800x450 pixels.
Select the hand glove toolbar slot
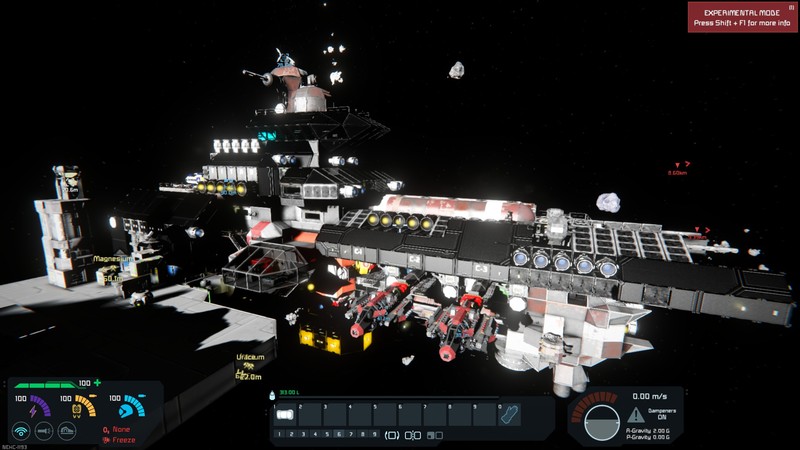tap(509, 414)
